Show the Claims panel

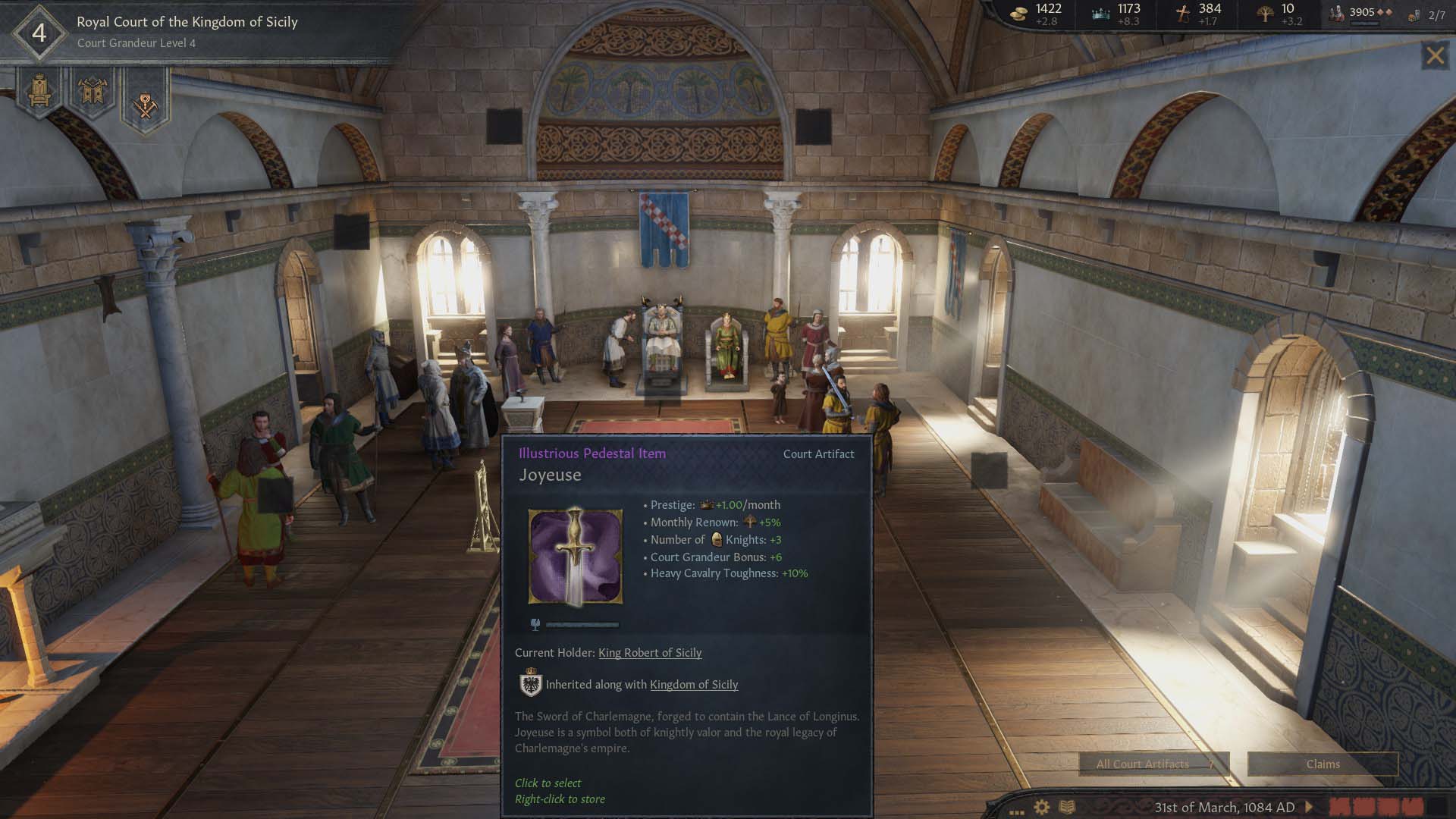tap(1323, 764)
